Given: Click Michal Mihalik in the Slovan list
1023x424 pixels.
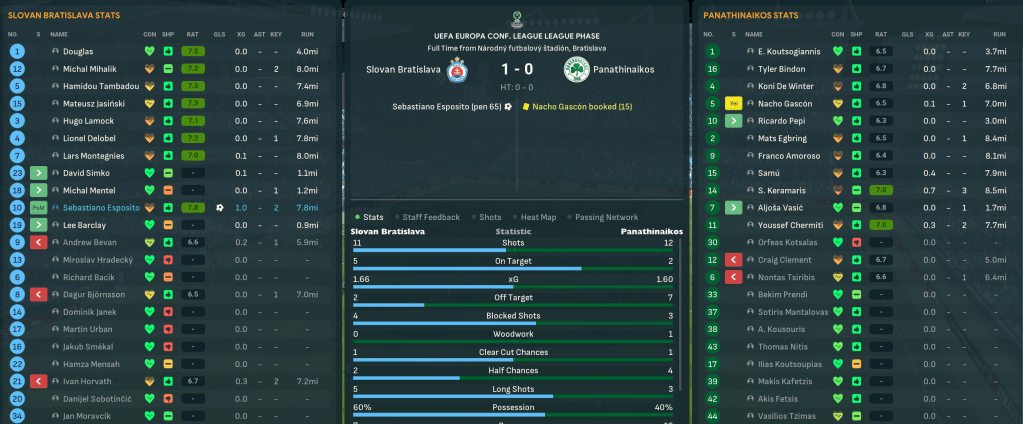Looking at the screenshot, I should coord(90,68).
